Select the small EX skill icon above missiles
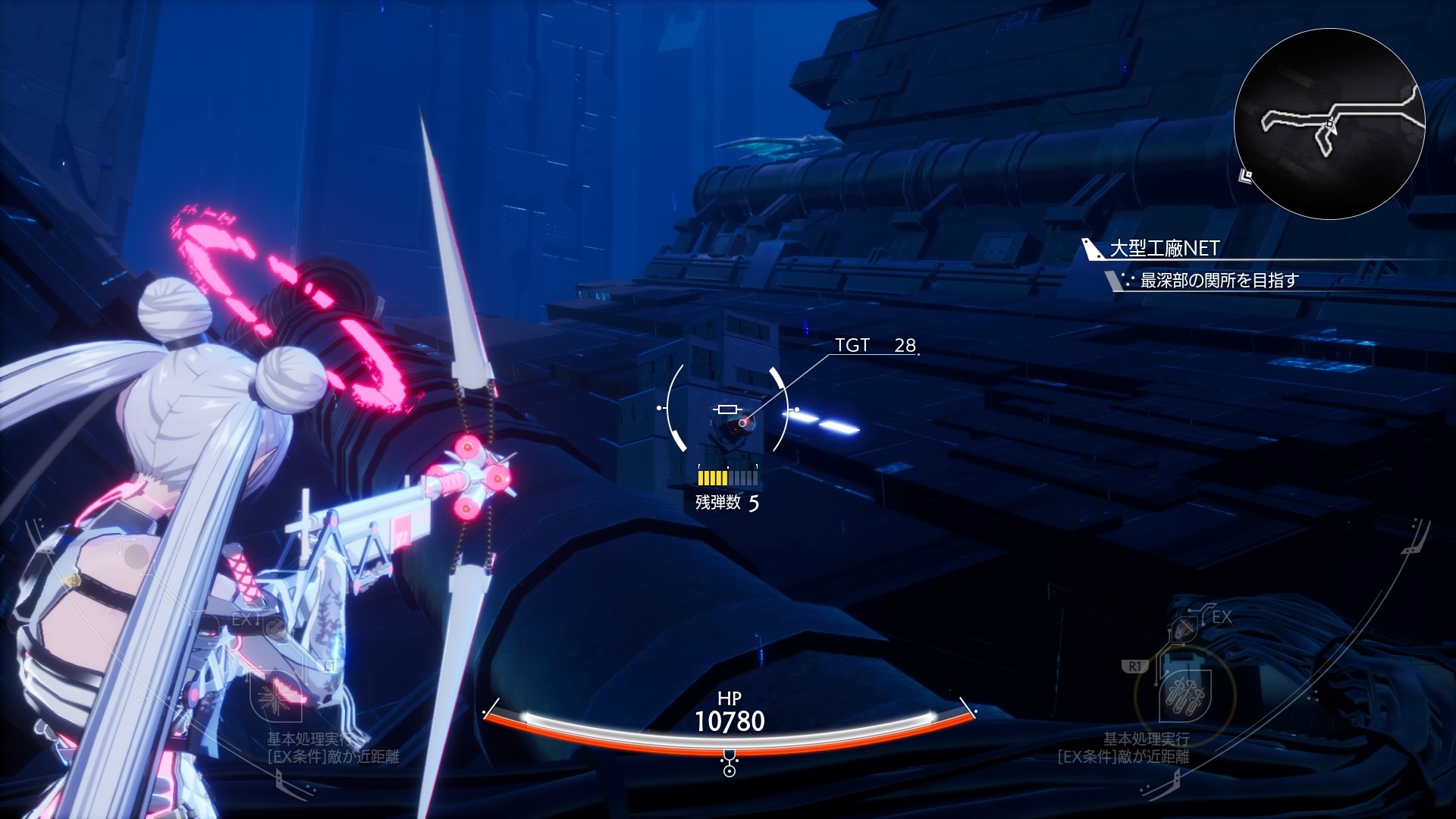 pyautogui.click(x=1185, y=629)
